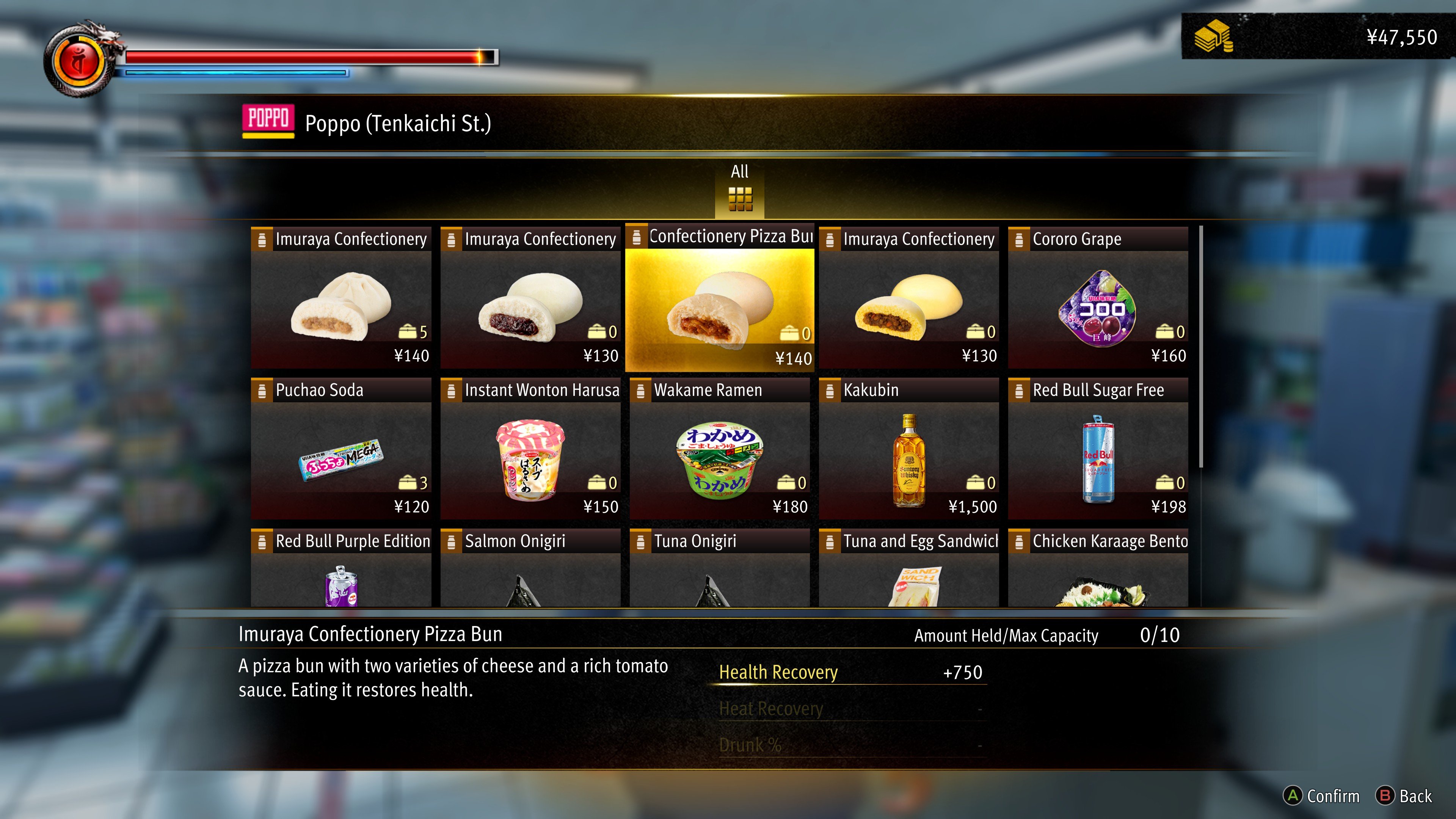Select the Tuna Onigiri item
1456x819 pixels.
[x=719, y=568]
